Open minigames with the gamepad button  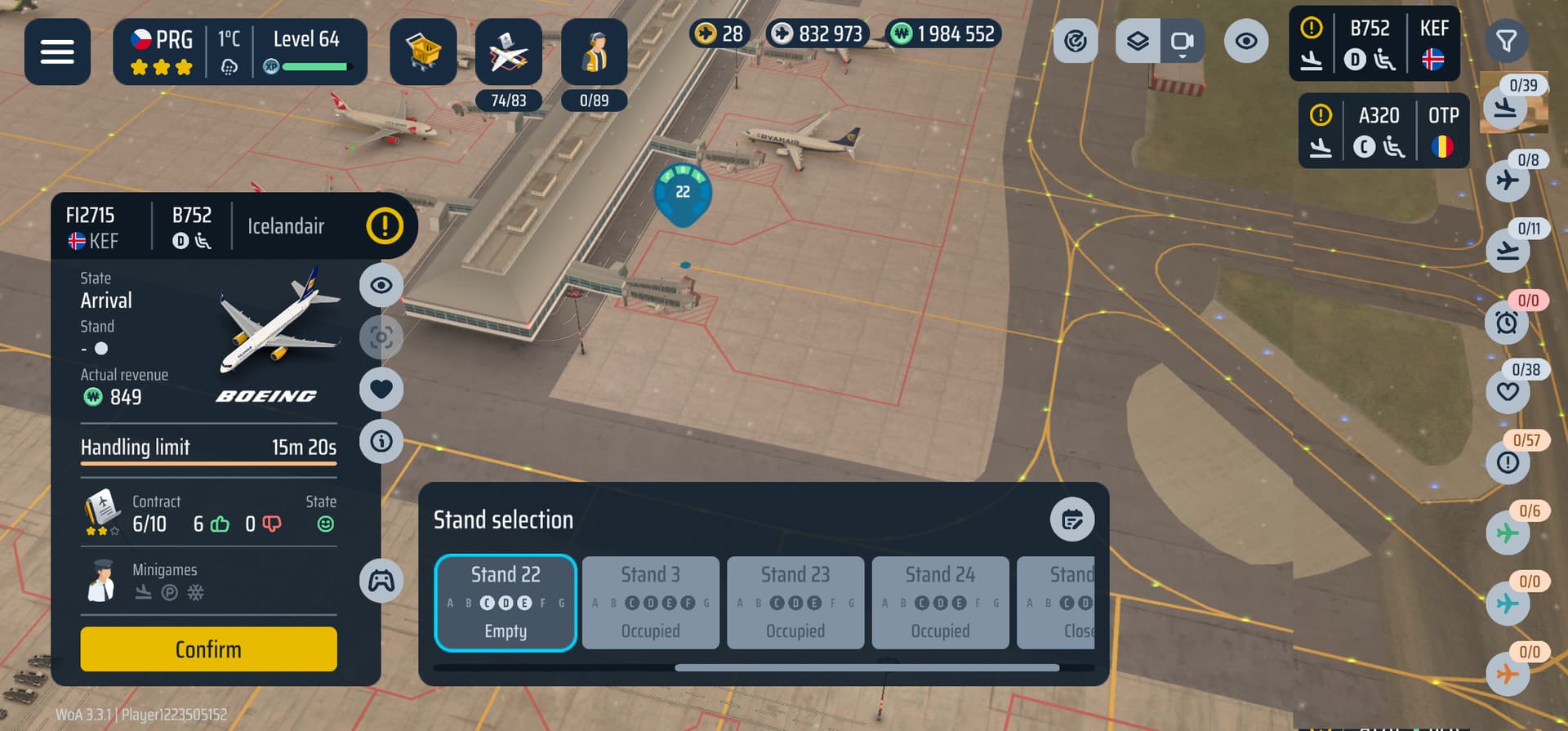(x=381, y=581)
